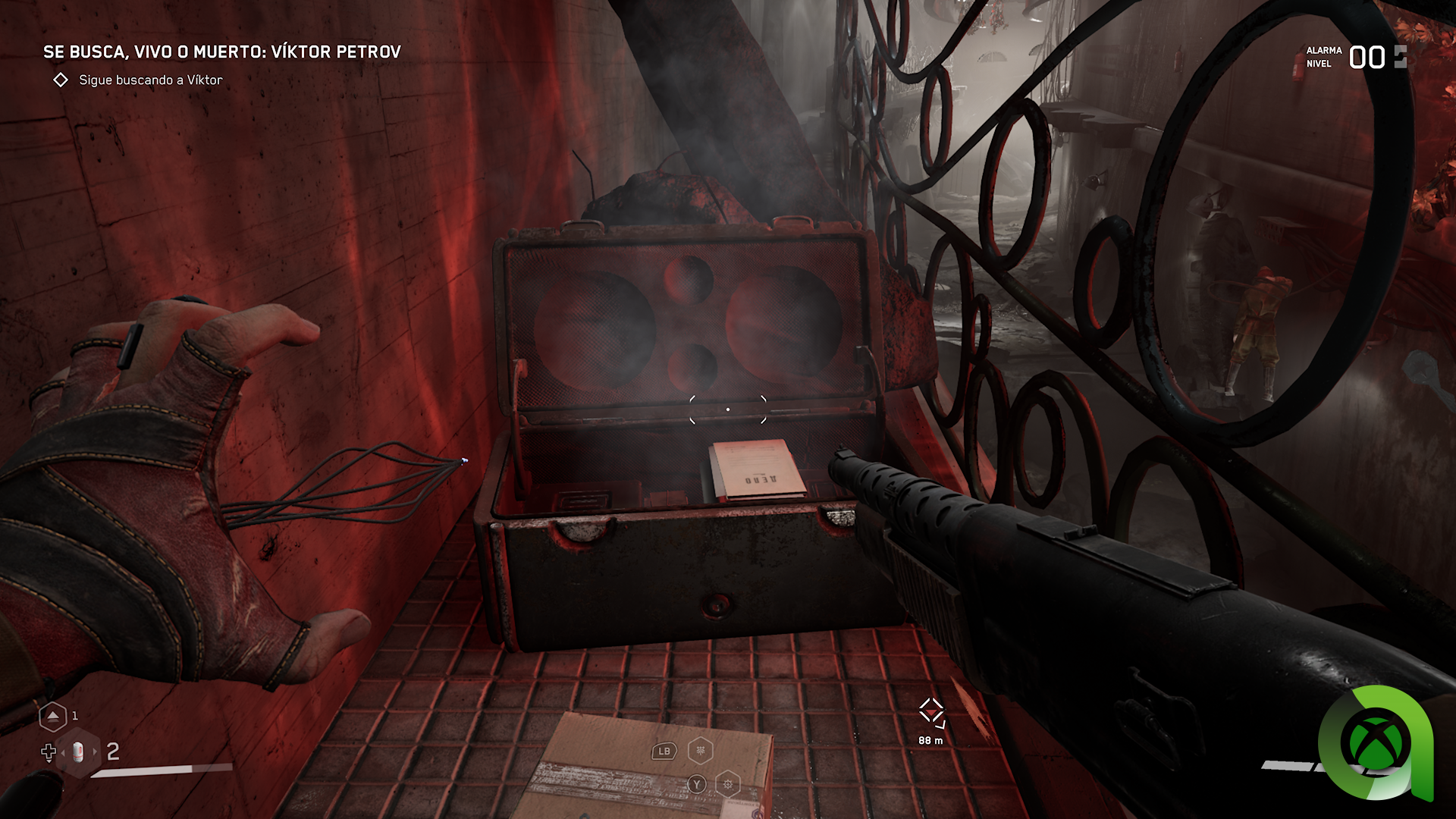1456x819 pixels.
Task: Click the alarm level indicator
Action: [1365, 58]
